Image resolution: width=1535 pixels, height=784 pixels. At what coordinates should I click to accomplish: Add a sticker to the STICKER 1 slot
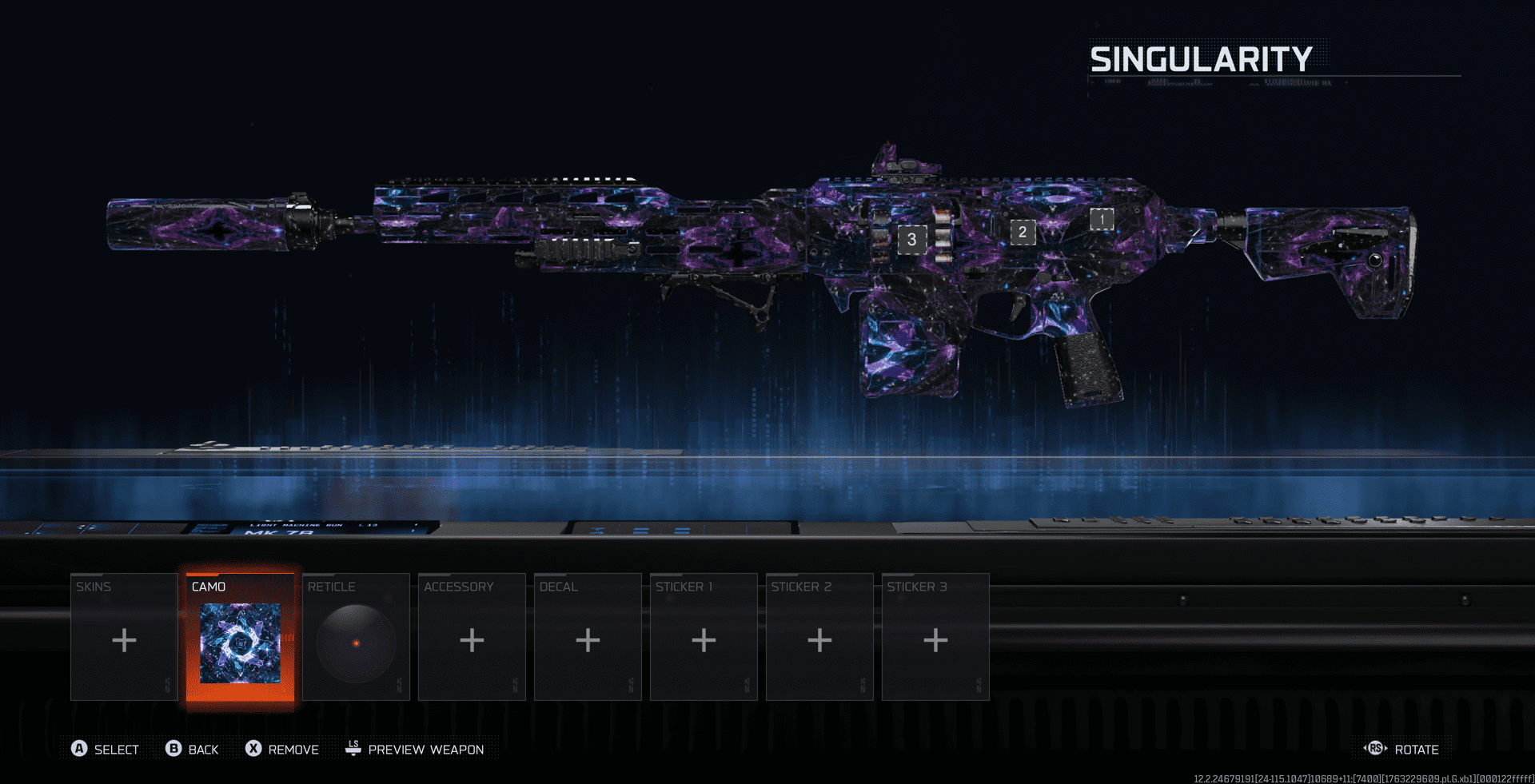point(704,639)
